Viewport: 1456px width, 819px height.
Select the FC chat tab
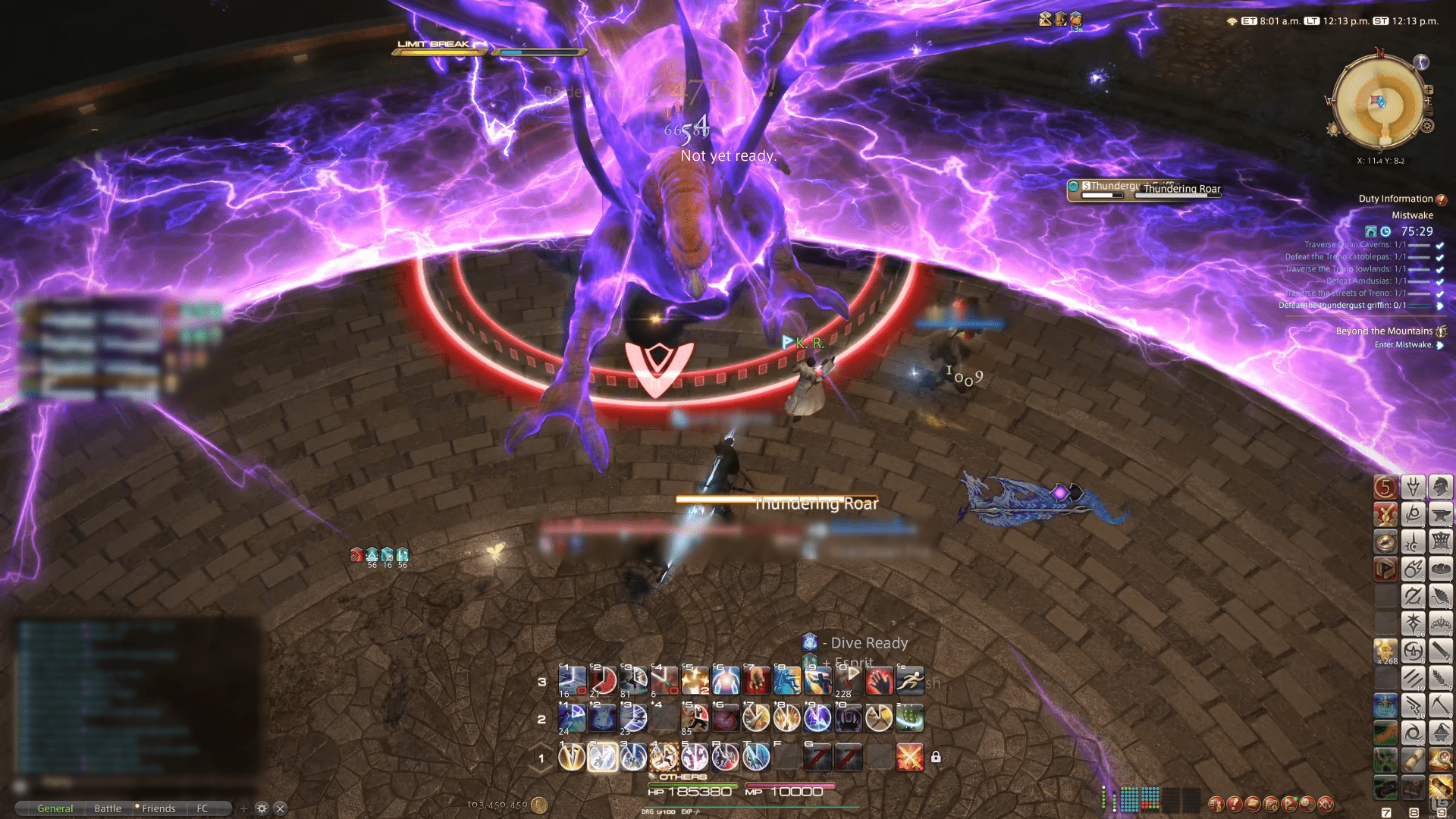point(202,808)
